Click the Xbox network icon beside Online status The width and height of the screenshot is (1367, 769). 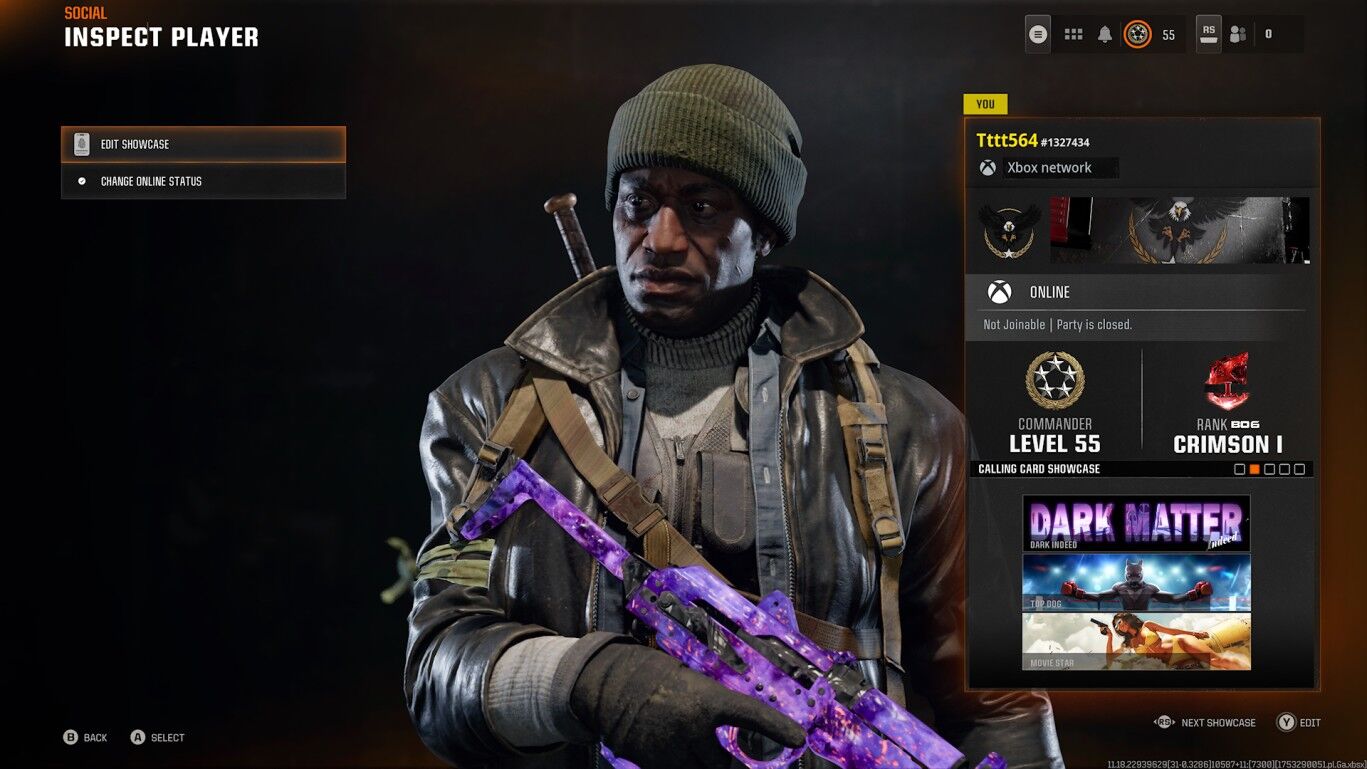(999, 291)
